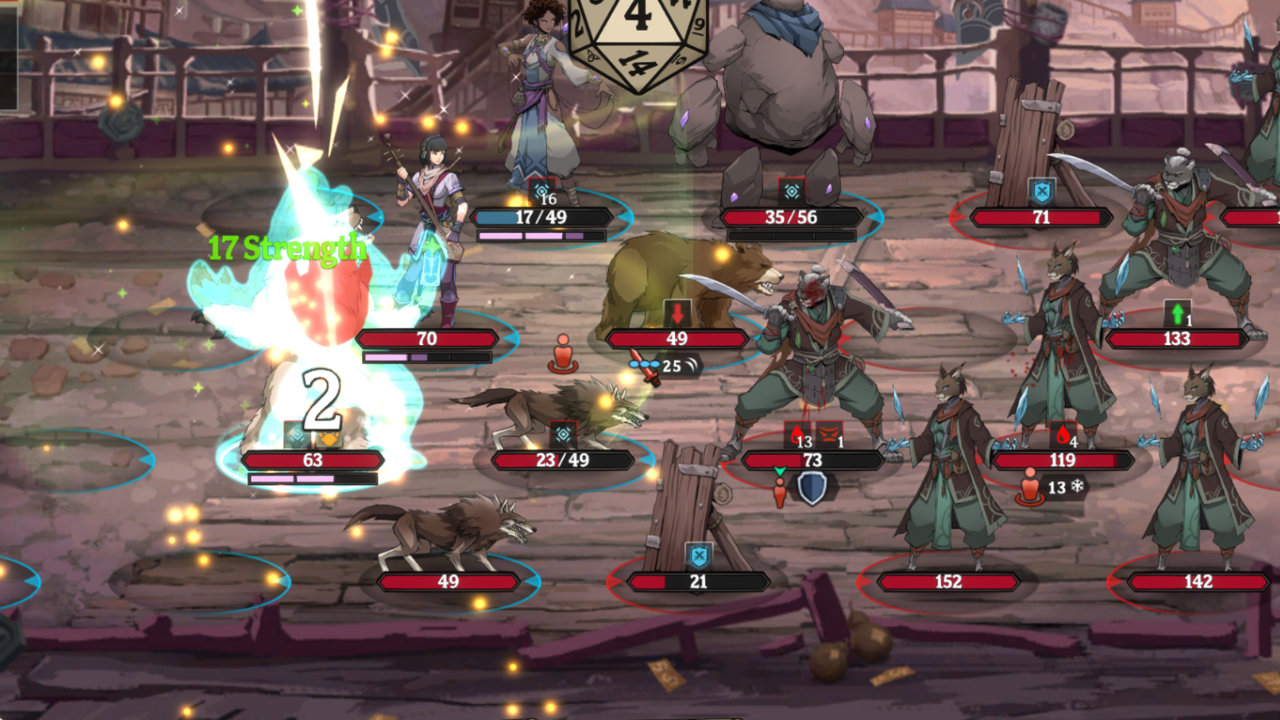Screen dimensions: 1280x720
Task: Click the burn icon showing 4 above the 119 bar
Action: (1062, 434)
